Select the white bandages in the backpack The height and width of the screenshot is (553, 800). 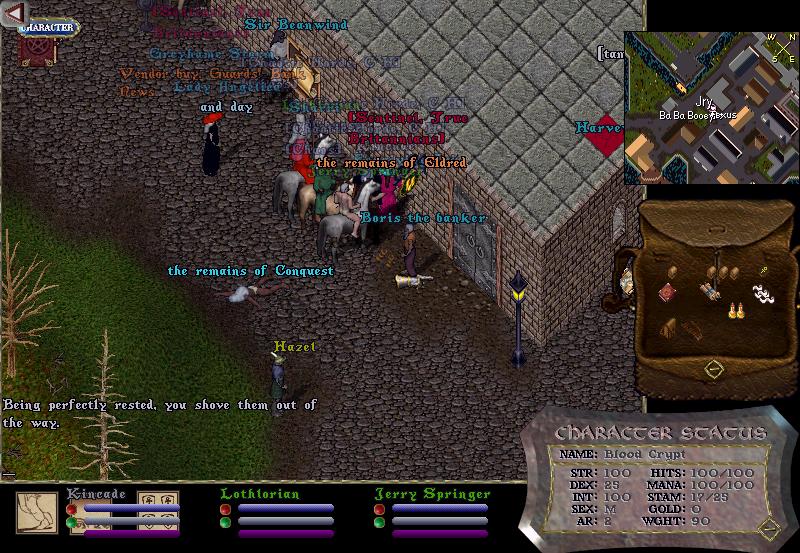(x=764, y=294)
